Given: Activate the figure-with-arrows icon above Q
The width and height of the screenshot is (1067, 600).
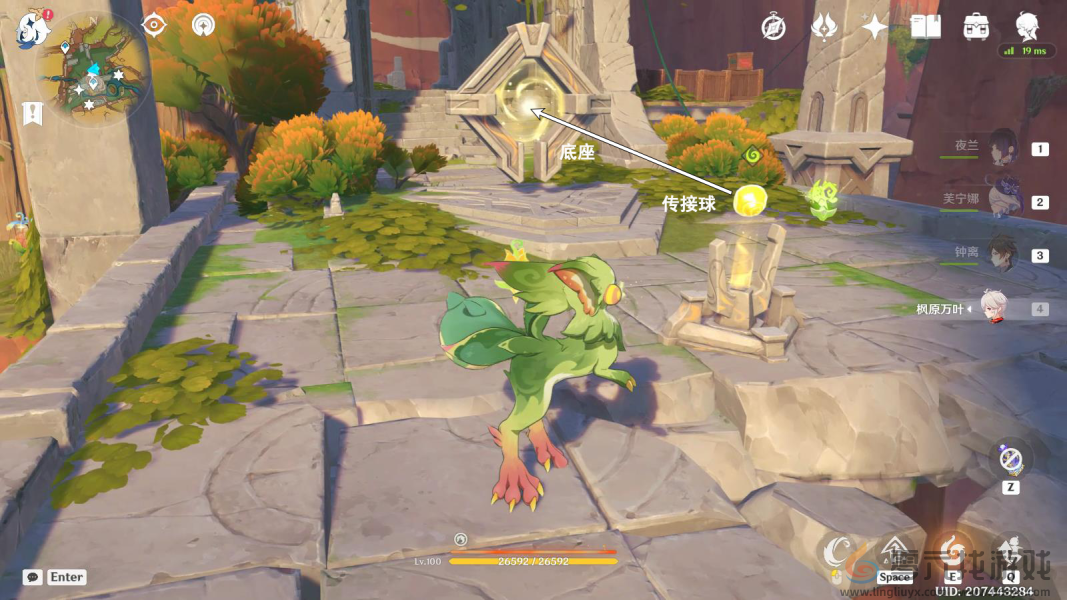Looking at the screenshot, I should tap(1011, 550).
